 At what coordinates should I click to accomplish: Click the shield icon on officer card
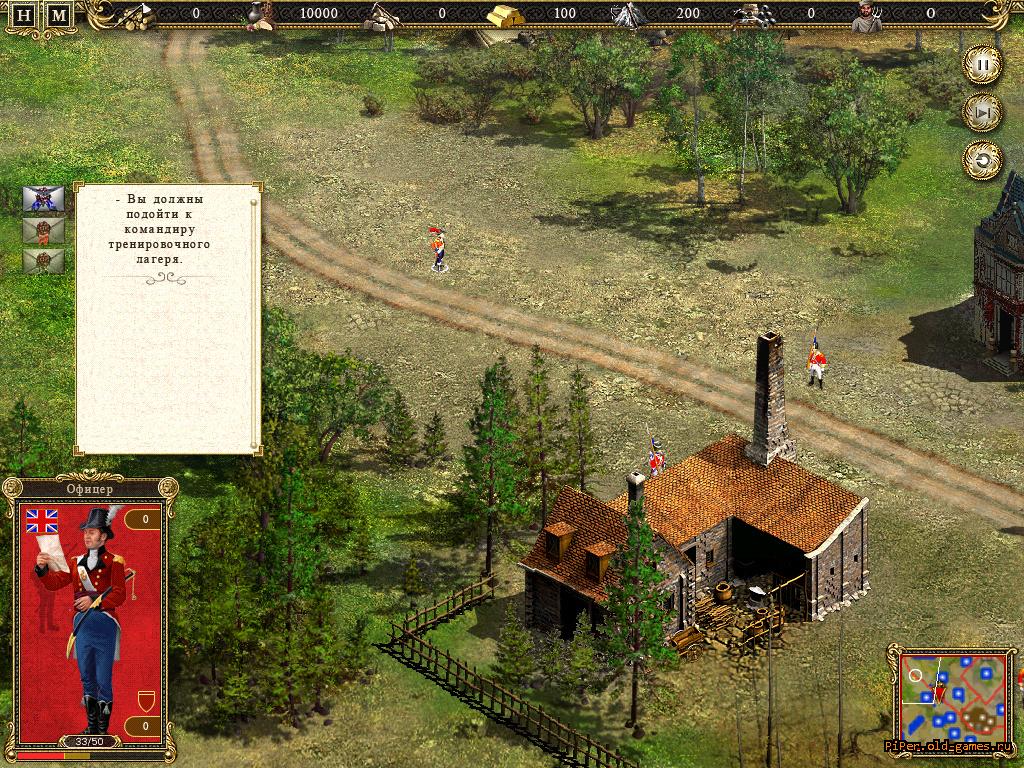click(145, 699)
